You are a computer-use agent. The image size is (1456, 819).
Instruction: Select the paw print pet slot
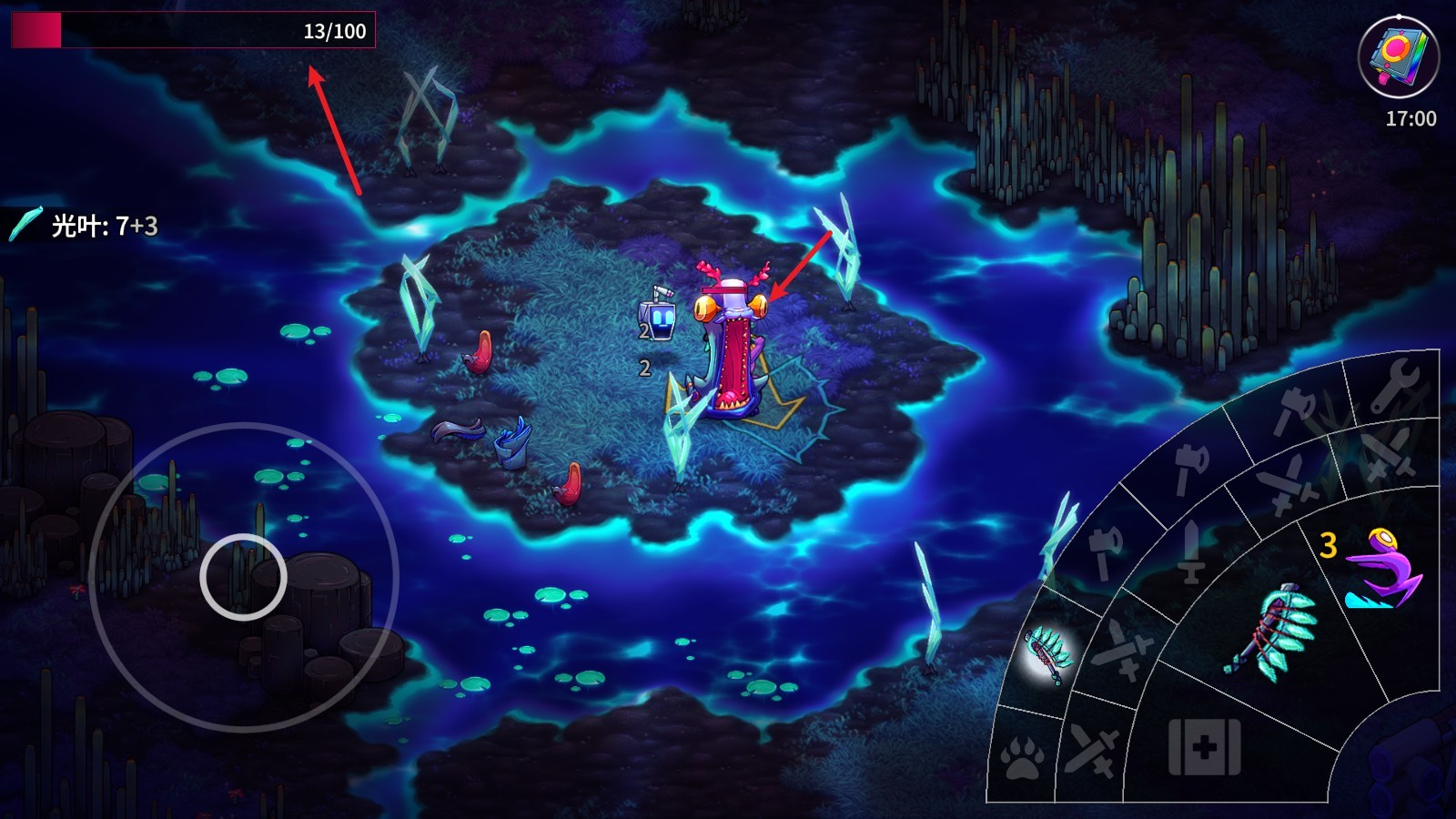[1022, 758]
